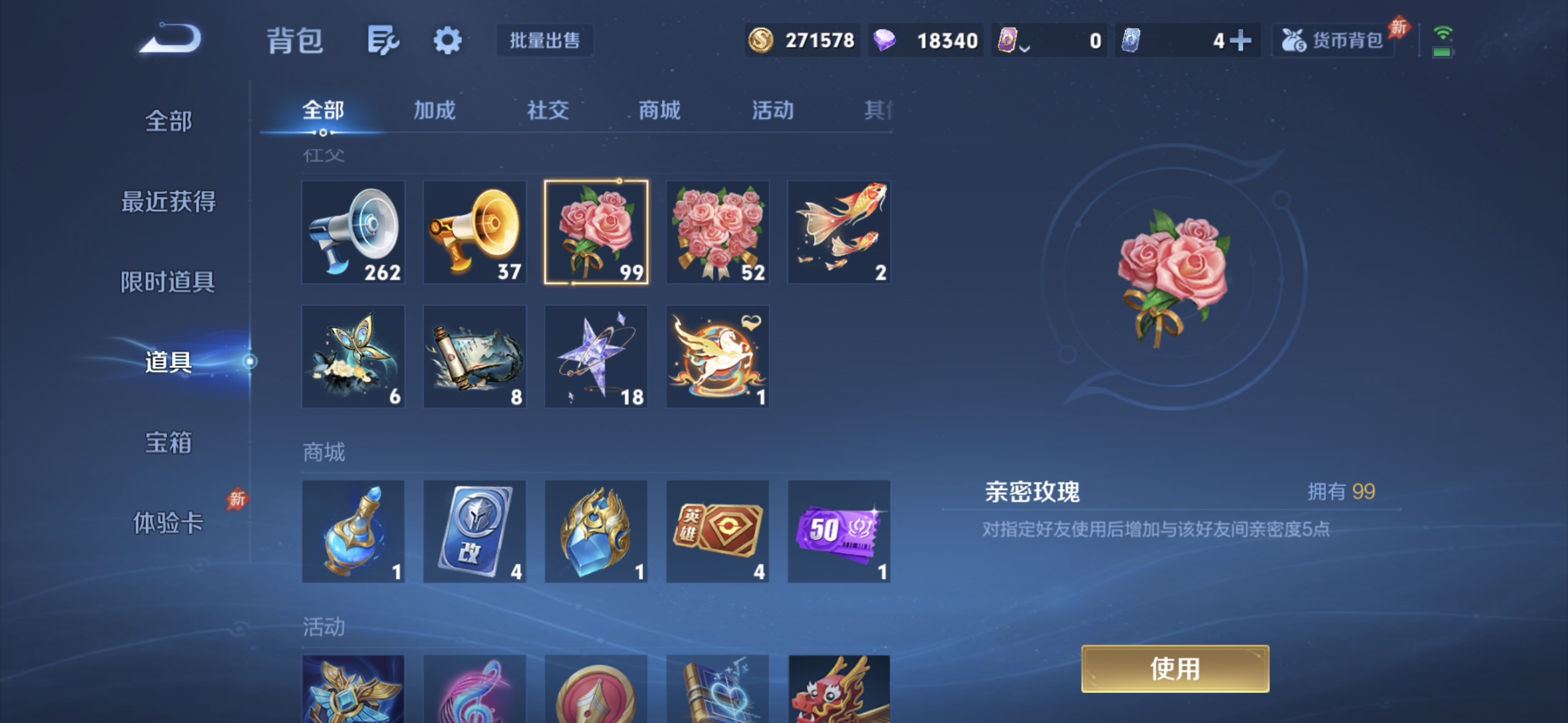Click the back arrow to exit the backpack
The width and height of the screenshot is (1568, 723).
170,40
